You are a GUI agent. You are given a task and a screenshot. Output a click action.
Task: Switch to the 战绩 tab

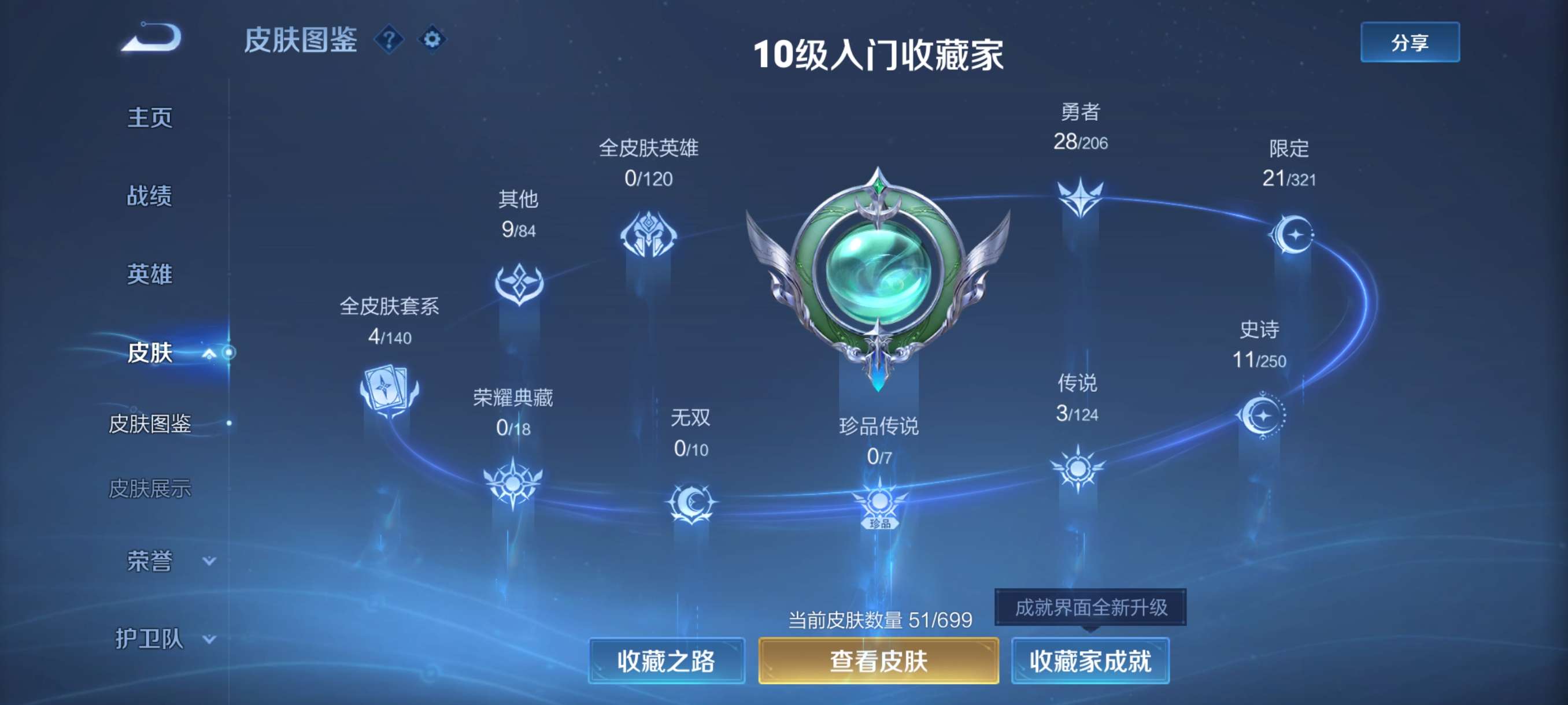point(150,196)
